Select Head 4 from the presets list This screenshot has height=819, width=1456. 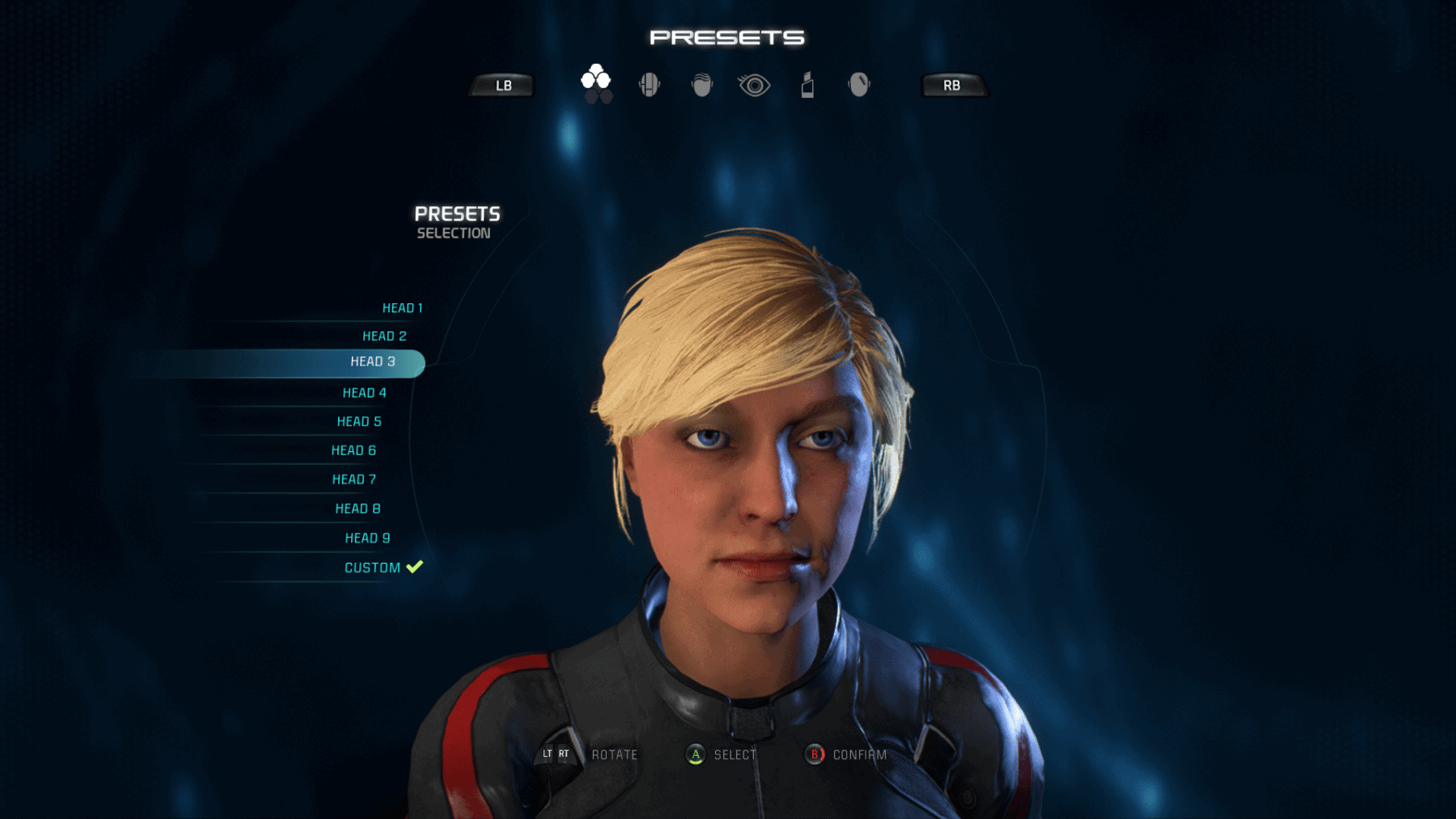(364, 393)
